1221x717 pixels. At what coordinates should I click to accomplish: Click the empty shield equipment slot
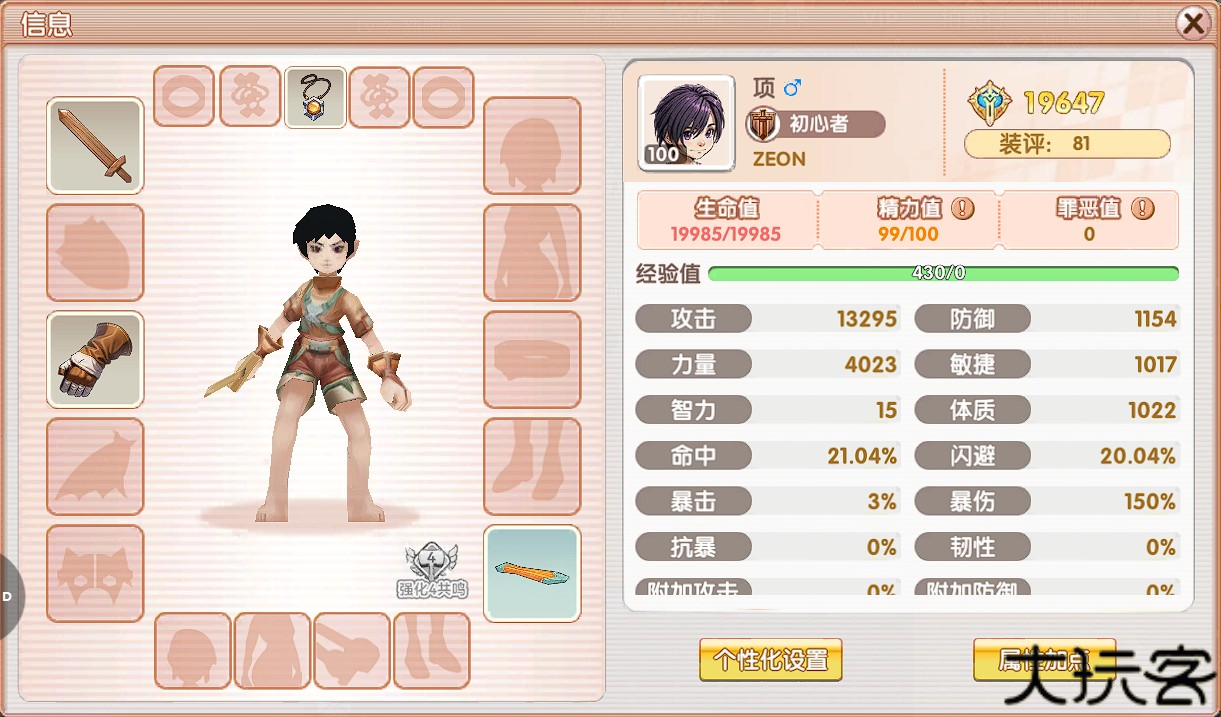(x=95, y=253)
